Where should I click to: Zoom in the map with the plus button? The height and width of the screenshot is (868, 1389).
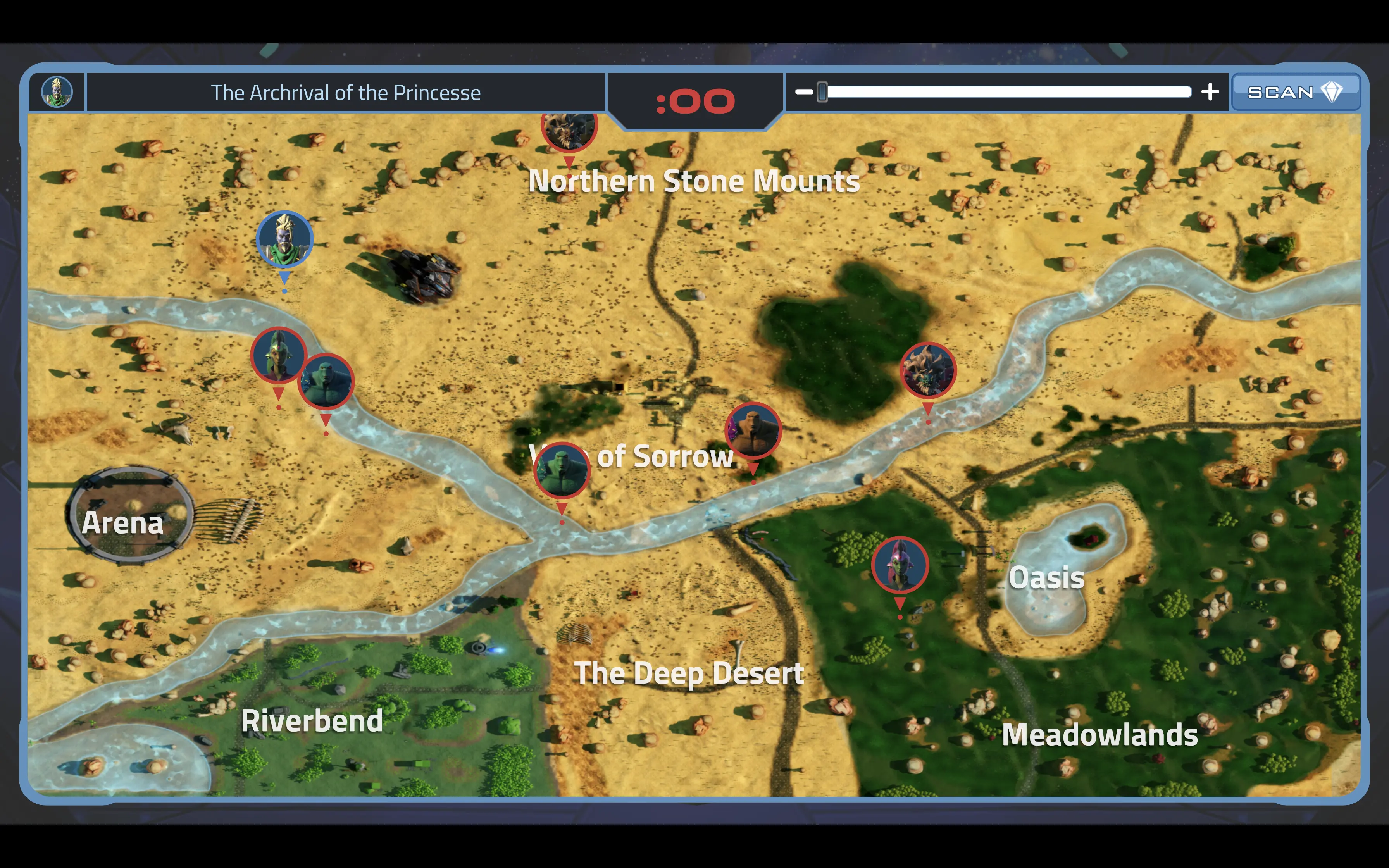tap(1210, 92)
